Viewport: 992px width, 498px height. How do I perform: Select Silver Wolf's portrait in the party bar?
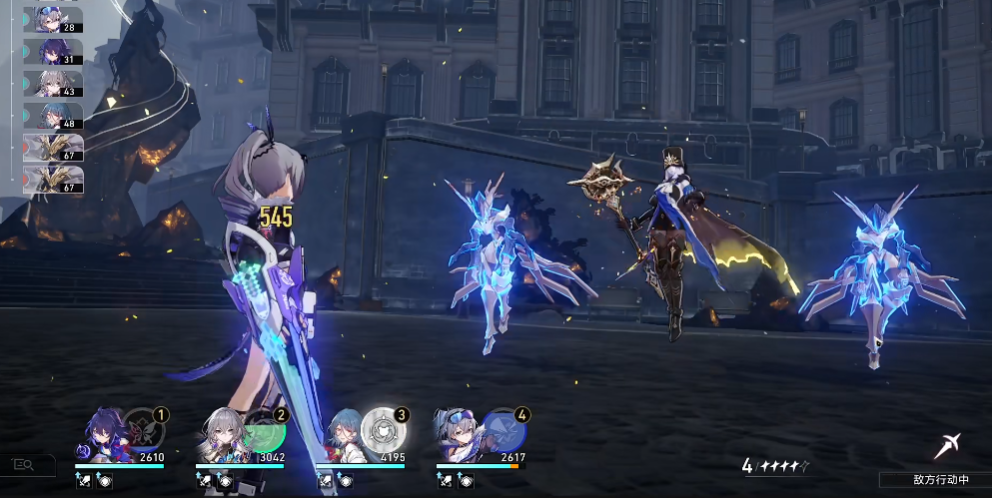[x=460, y=438]
